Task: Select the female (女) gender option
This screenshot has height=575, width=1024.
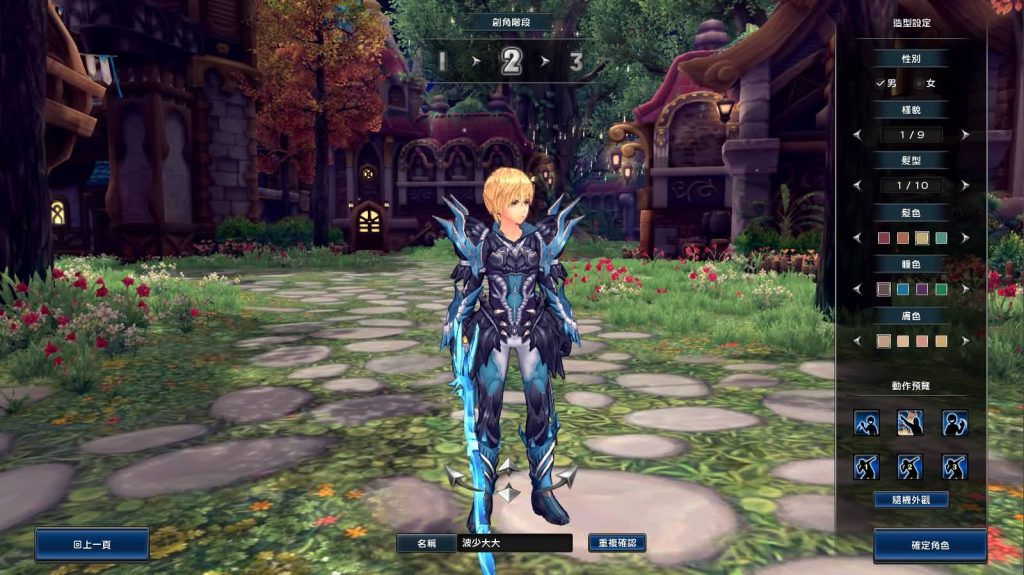Action: tap(928, 84)
